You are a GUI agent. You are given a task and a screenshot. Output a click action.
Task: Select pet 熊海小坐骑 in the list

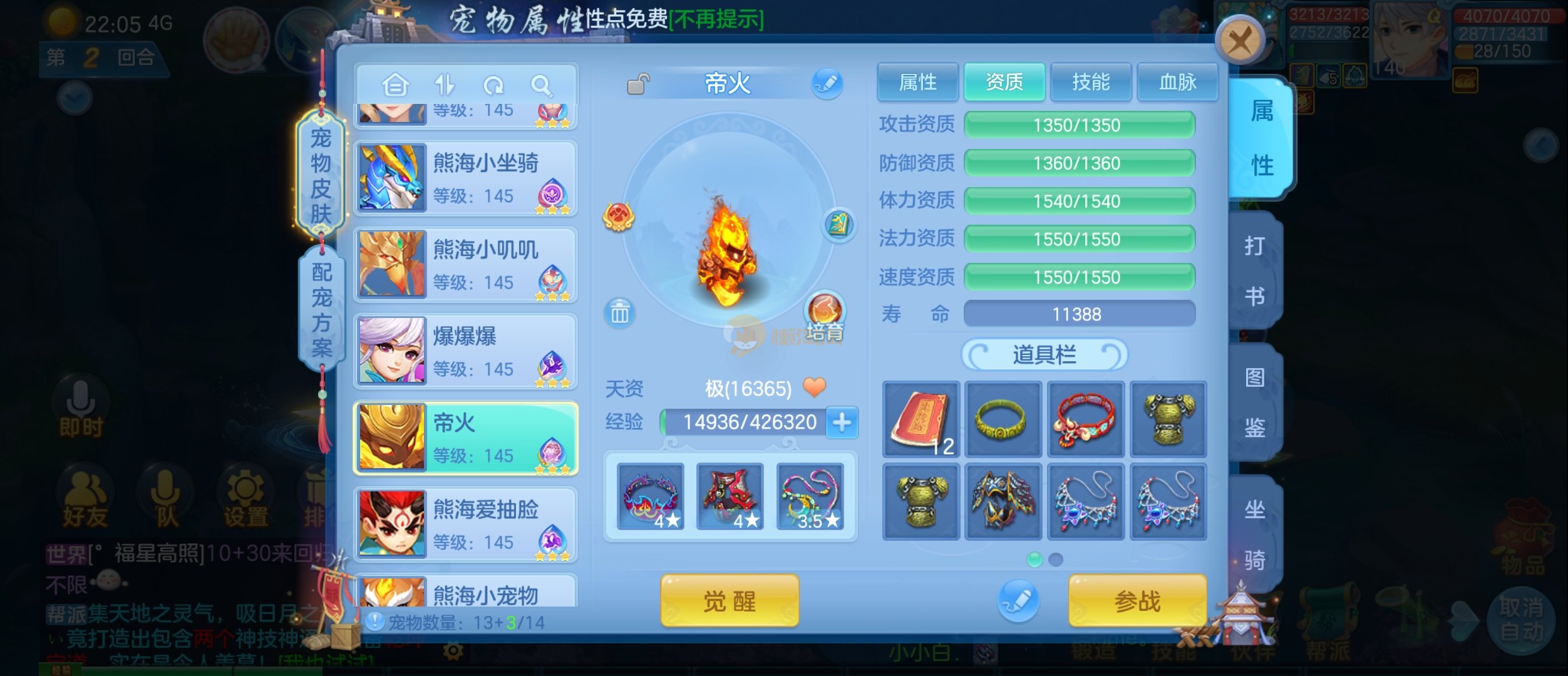466,179
